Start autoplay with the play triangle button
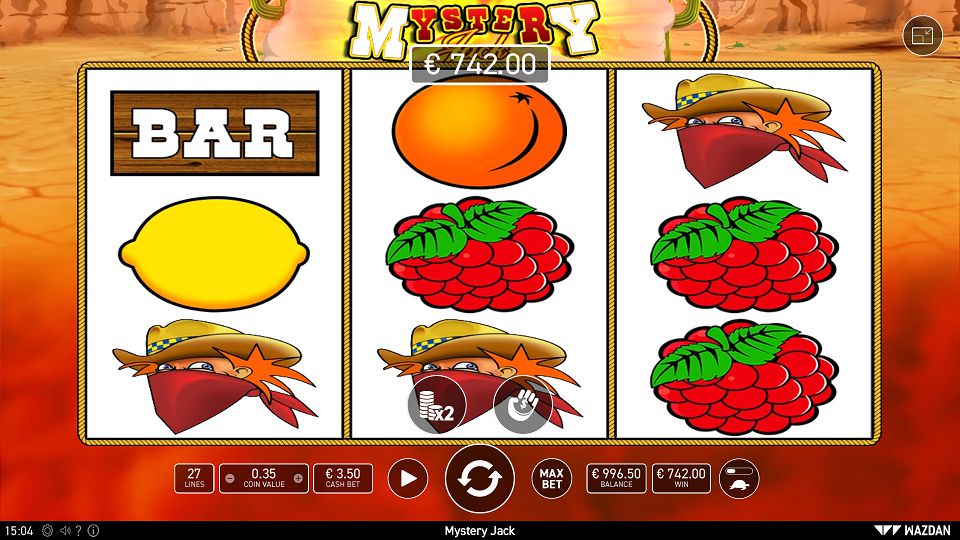The image size is (960, 540). click(407, 478)
